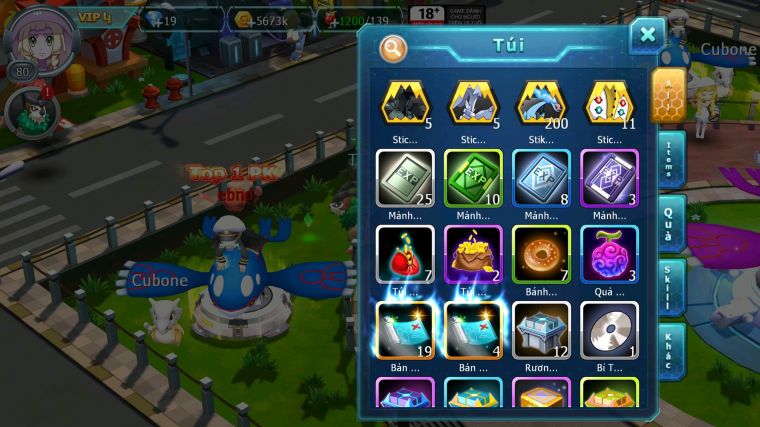Viewport: 760px width, 427px height.
Task: Switch to the Quà tab
Action: coord(671,222)
